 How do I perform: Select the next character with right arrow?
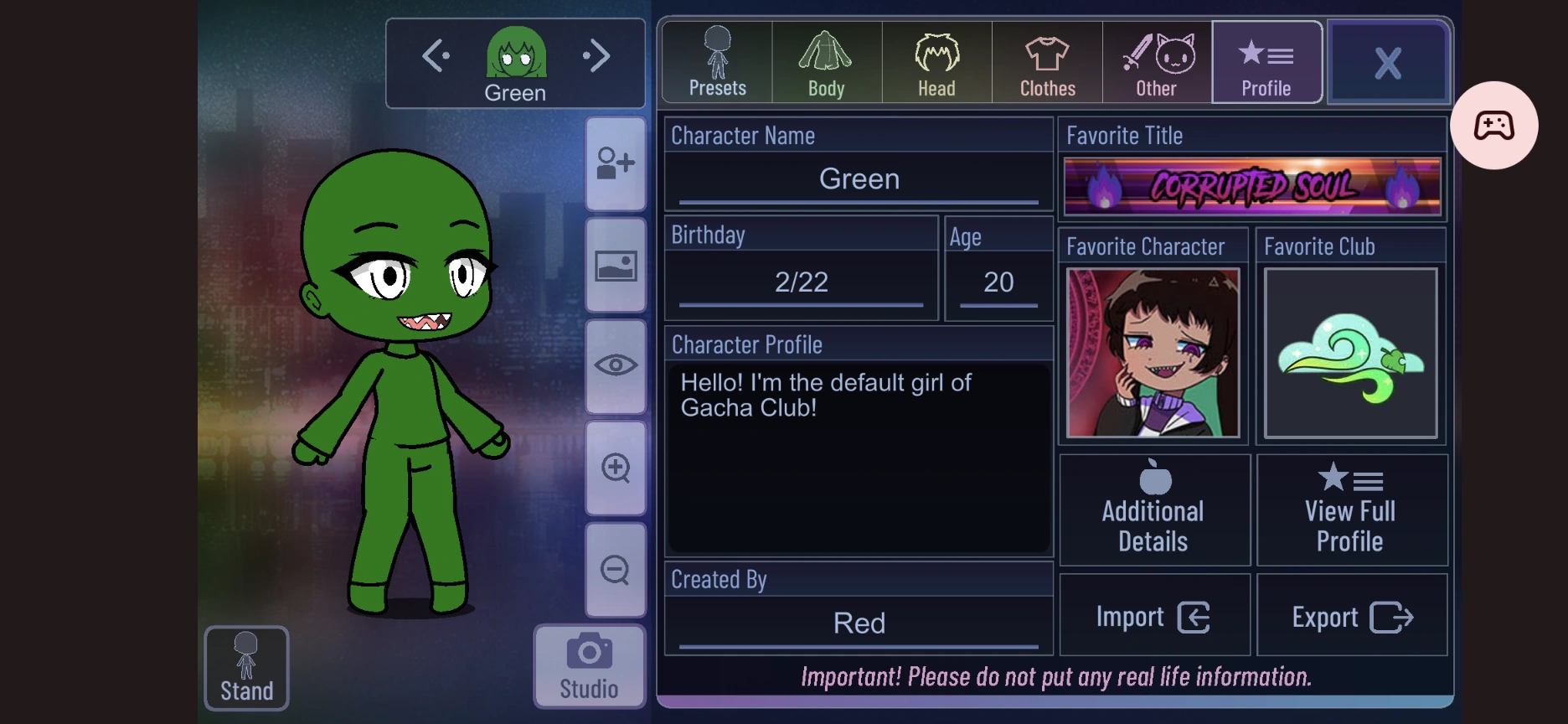597,54
